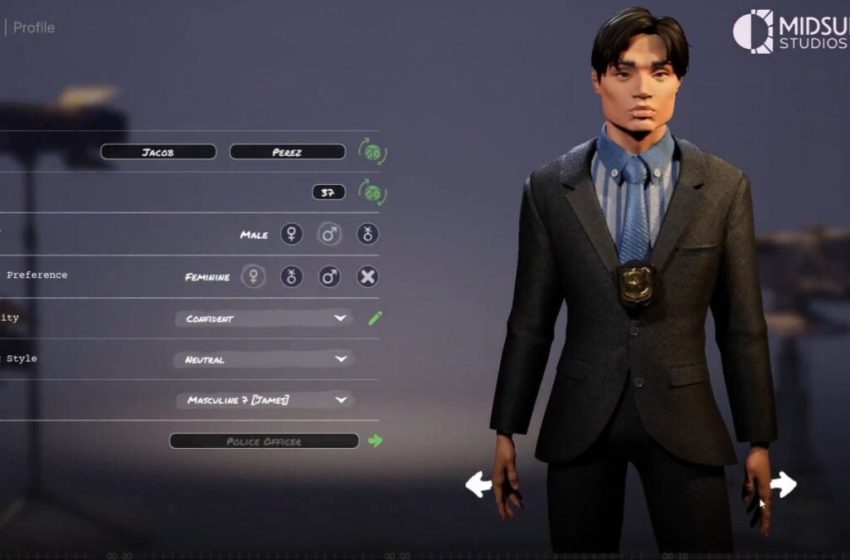850x560 pixels.
Task: Choose the male symbol in the Preference row
Action: pyautogui.click(x=329, y=276)
